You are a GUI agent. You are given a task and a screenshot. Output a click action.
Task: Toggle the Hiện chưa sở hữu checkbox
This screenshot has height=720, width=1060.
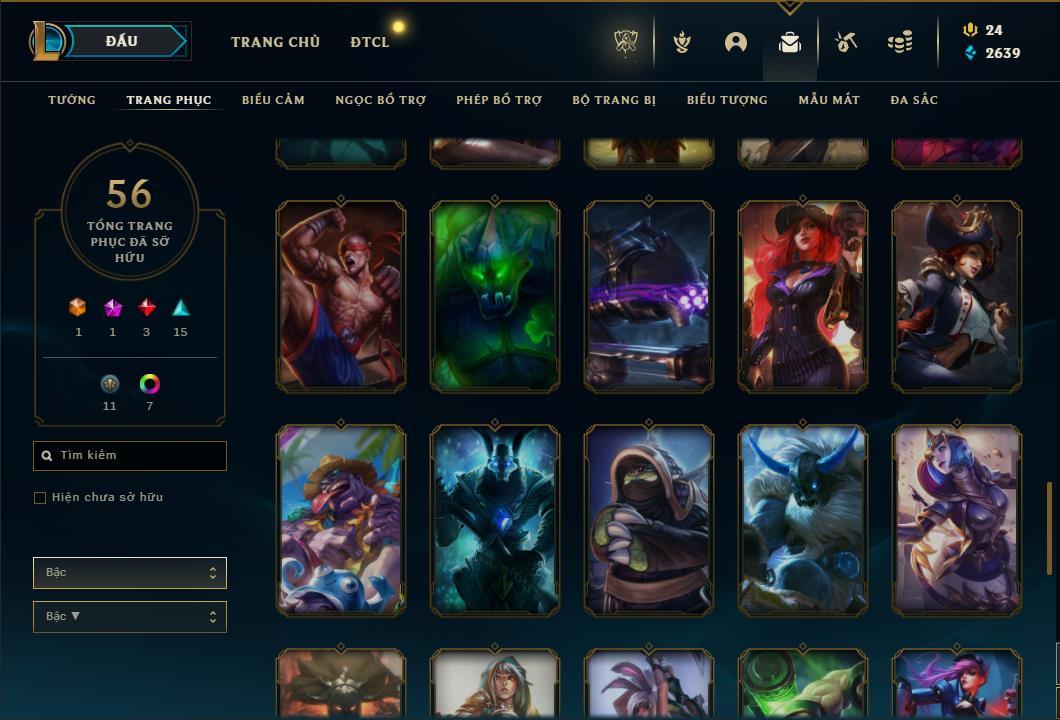click(40, 498)
